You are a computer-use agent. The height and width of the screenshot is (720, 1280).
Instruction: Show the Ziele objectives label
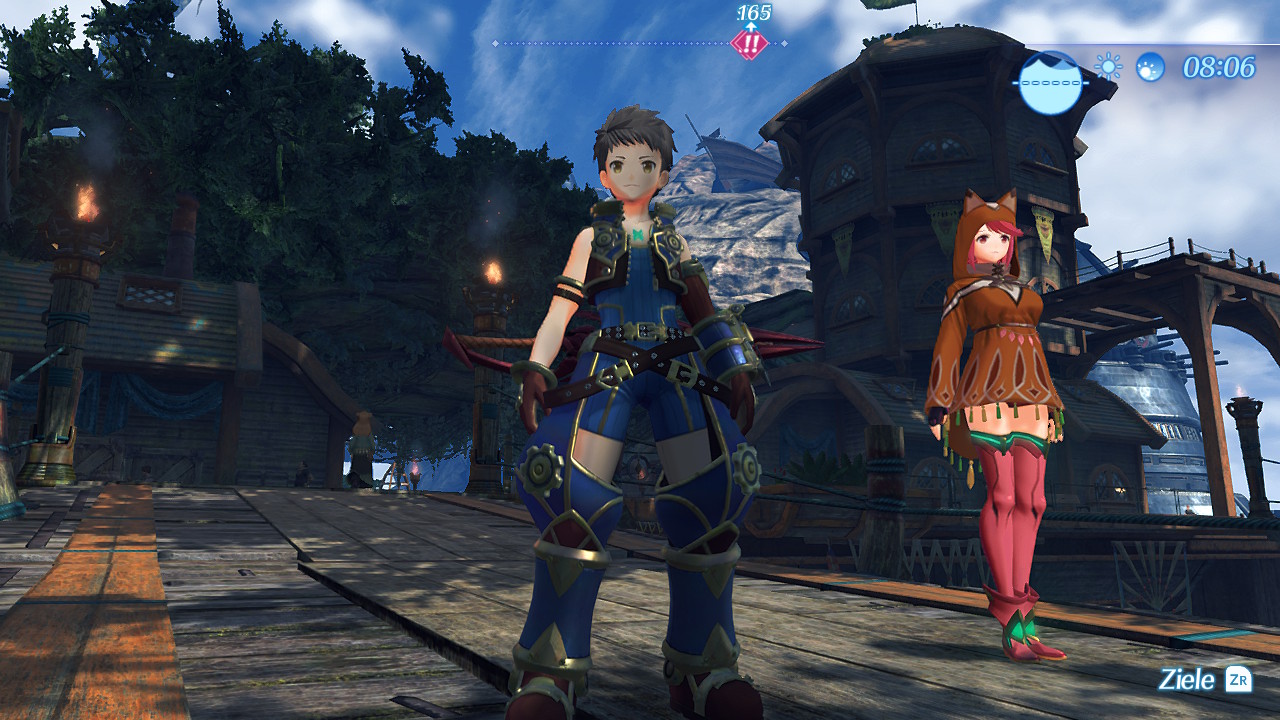(1187, 680)
